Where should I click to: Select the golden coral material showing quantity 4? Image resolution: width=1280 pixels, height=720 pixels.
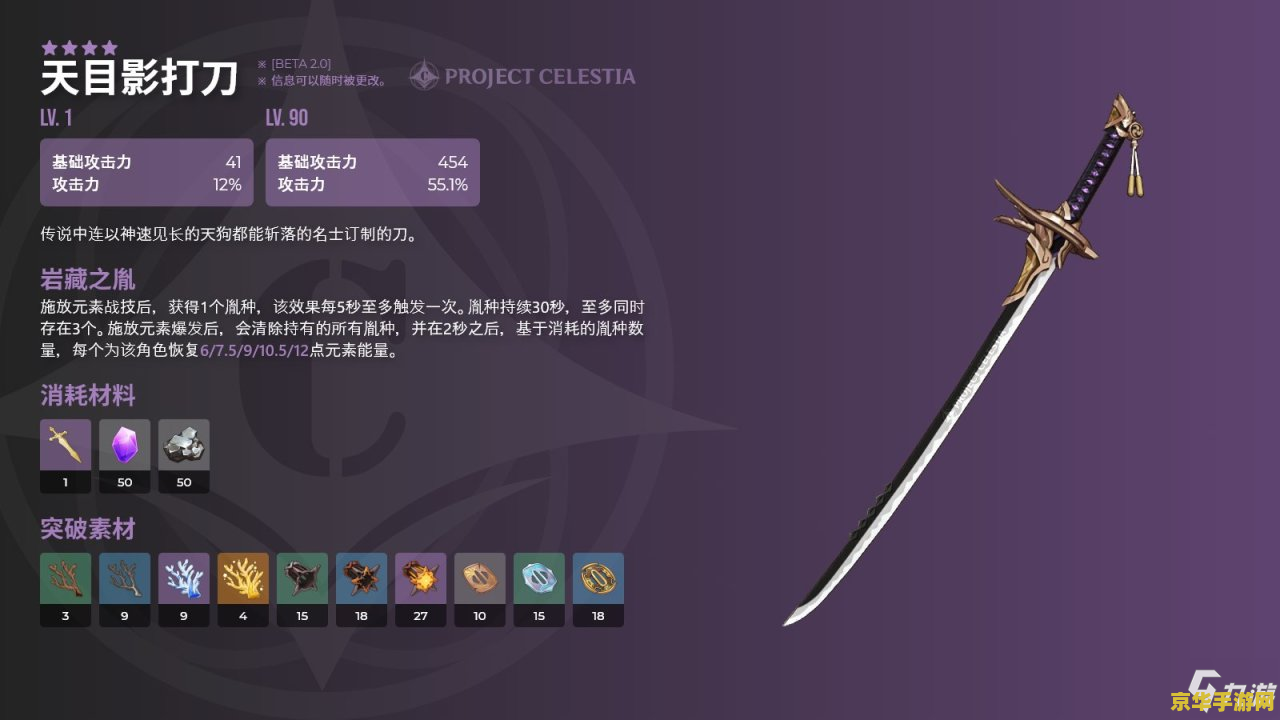pyautogui.click(x=243, y=578)
